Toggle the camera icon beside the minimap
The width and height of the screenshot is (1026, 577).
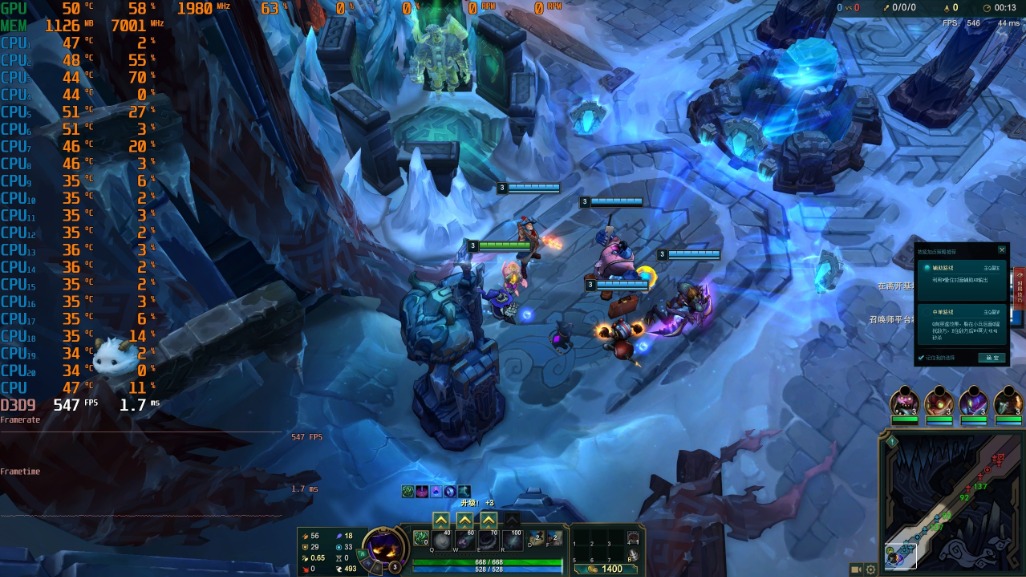pos(856,569)
